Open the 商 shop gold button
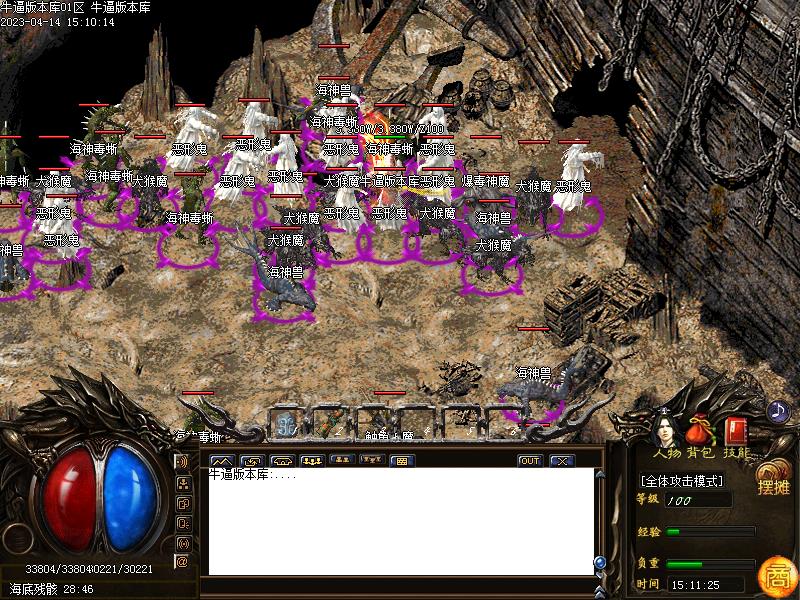This screenshot has width=800, height=600. (774, 576)
